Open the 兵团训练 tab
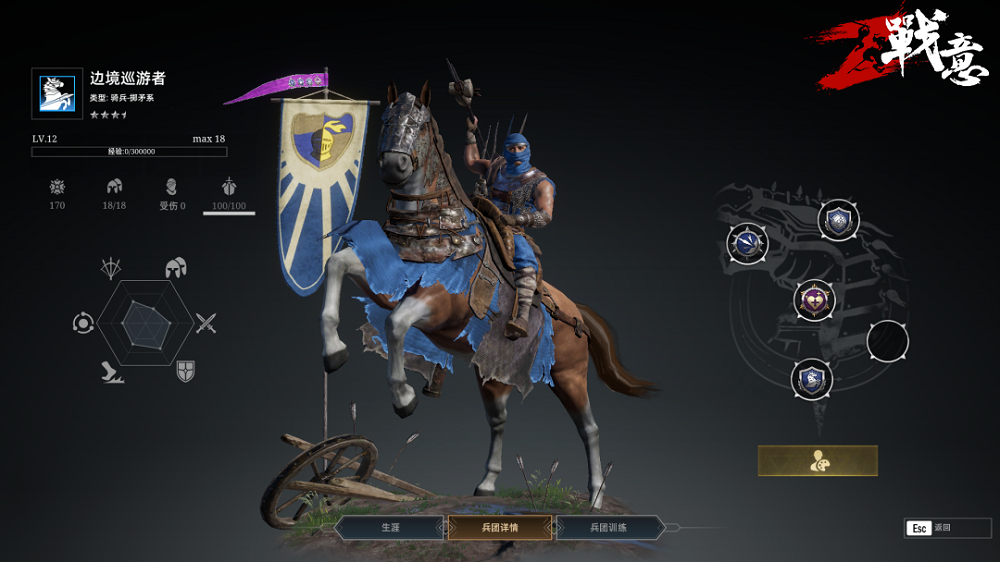Screen dimensions: 1000x562 [608, 527]
